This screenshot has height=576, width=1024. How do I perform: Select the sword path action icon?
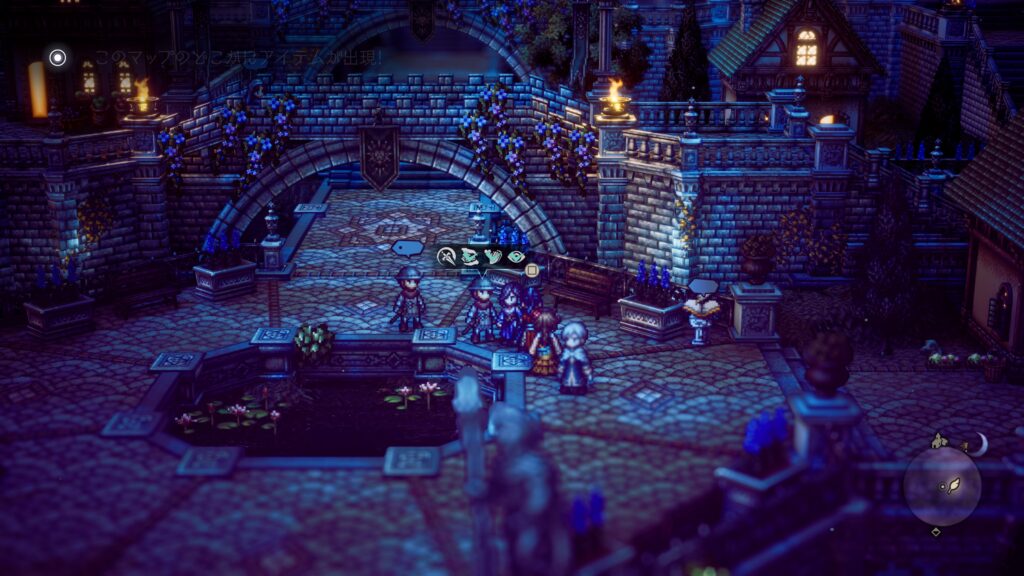click(x=447, y=257)
